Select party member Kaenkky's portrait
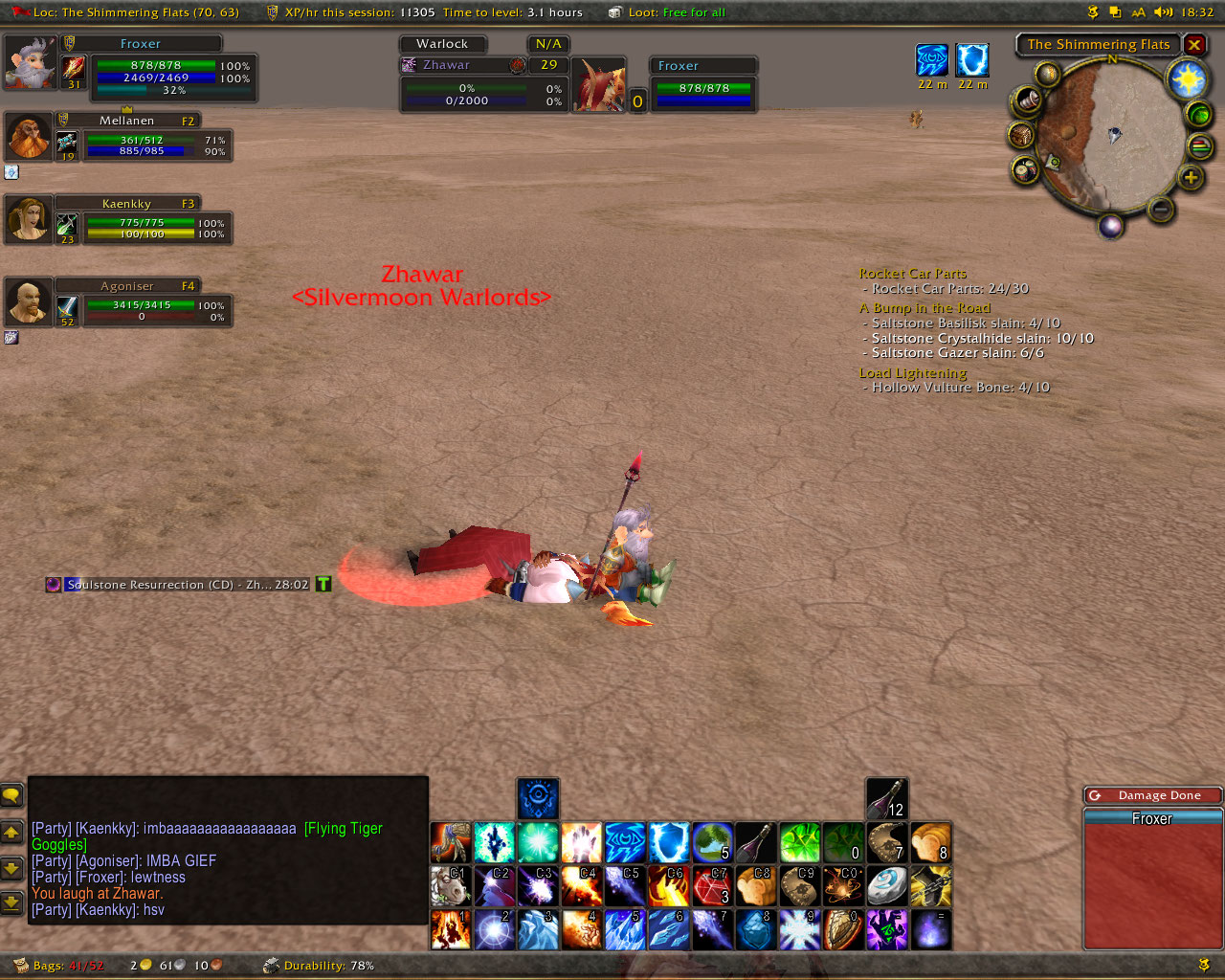The width and height of the screenshot is (1225, 980). 29,221
